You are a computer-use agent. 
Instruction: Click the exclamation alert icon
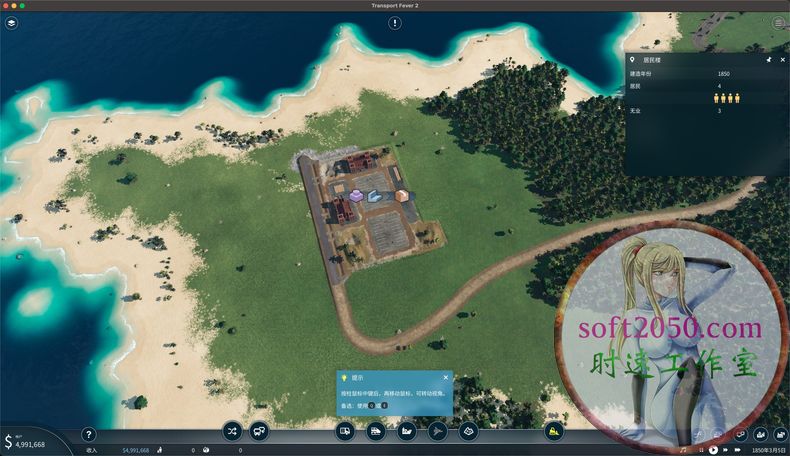point(395,22)
